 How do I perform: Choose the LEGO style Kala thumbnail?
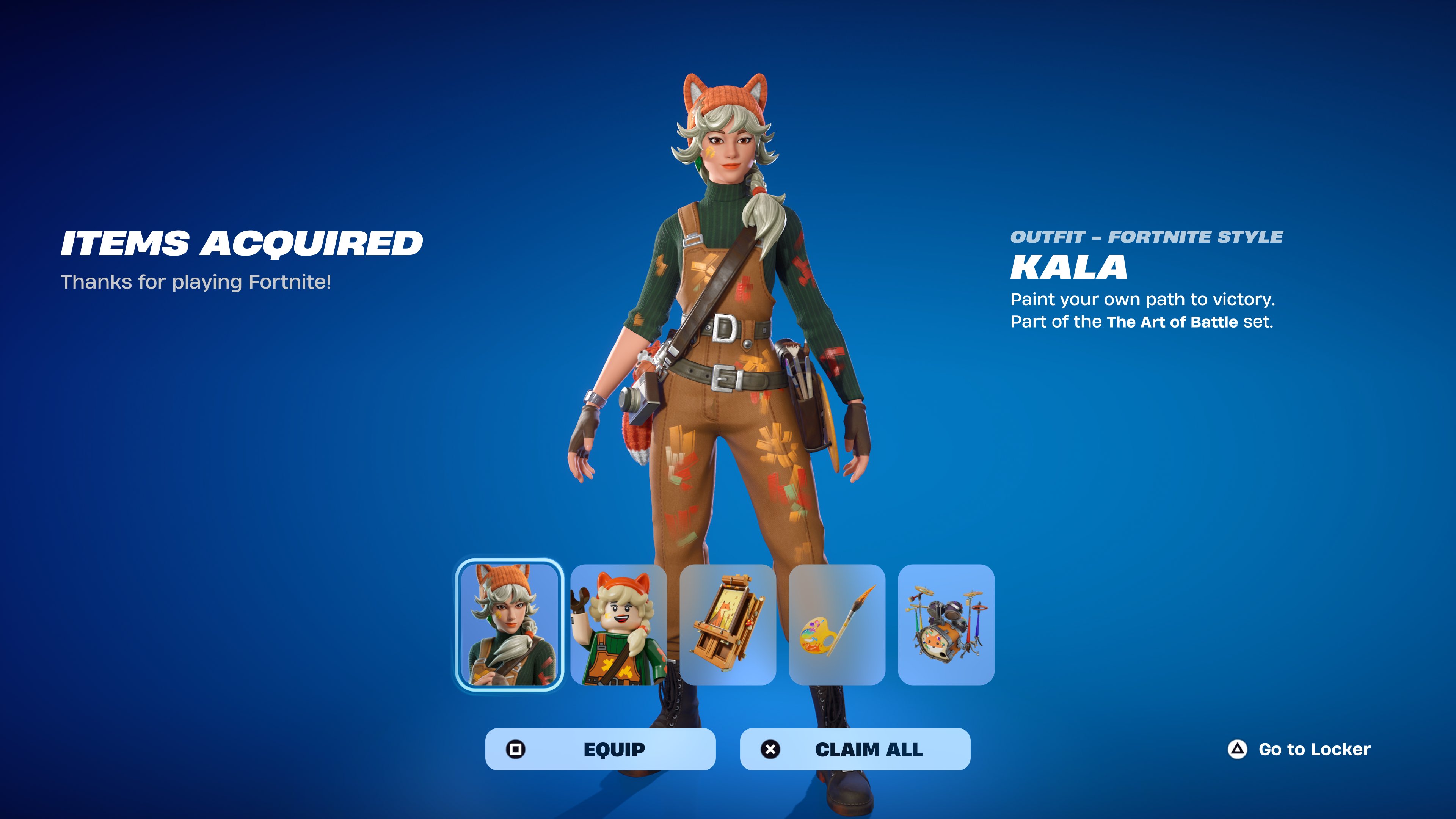pyautogui.click(x=618, y=624)
